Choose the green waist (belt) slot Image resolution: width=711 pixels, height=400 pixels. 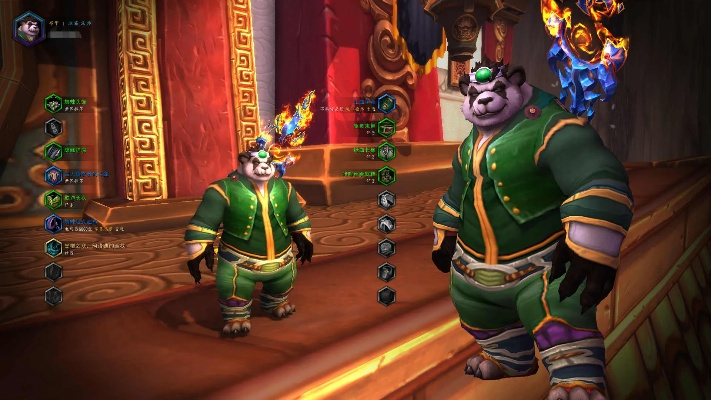point(386,127)
